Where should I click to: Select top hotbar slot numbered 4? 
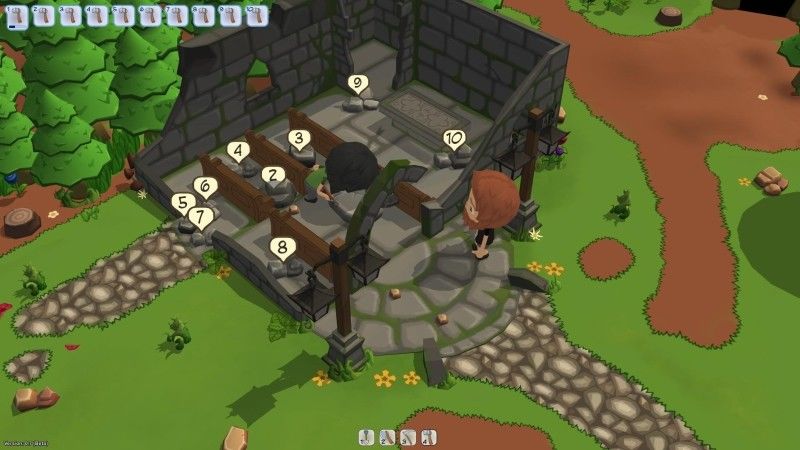95,14
